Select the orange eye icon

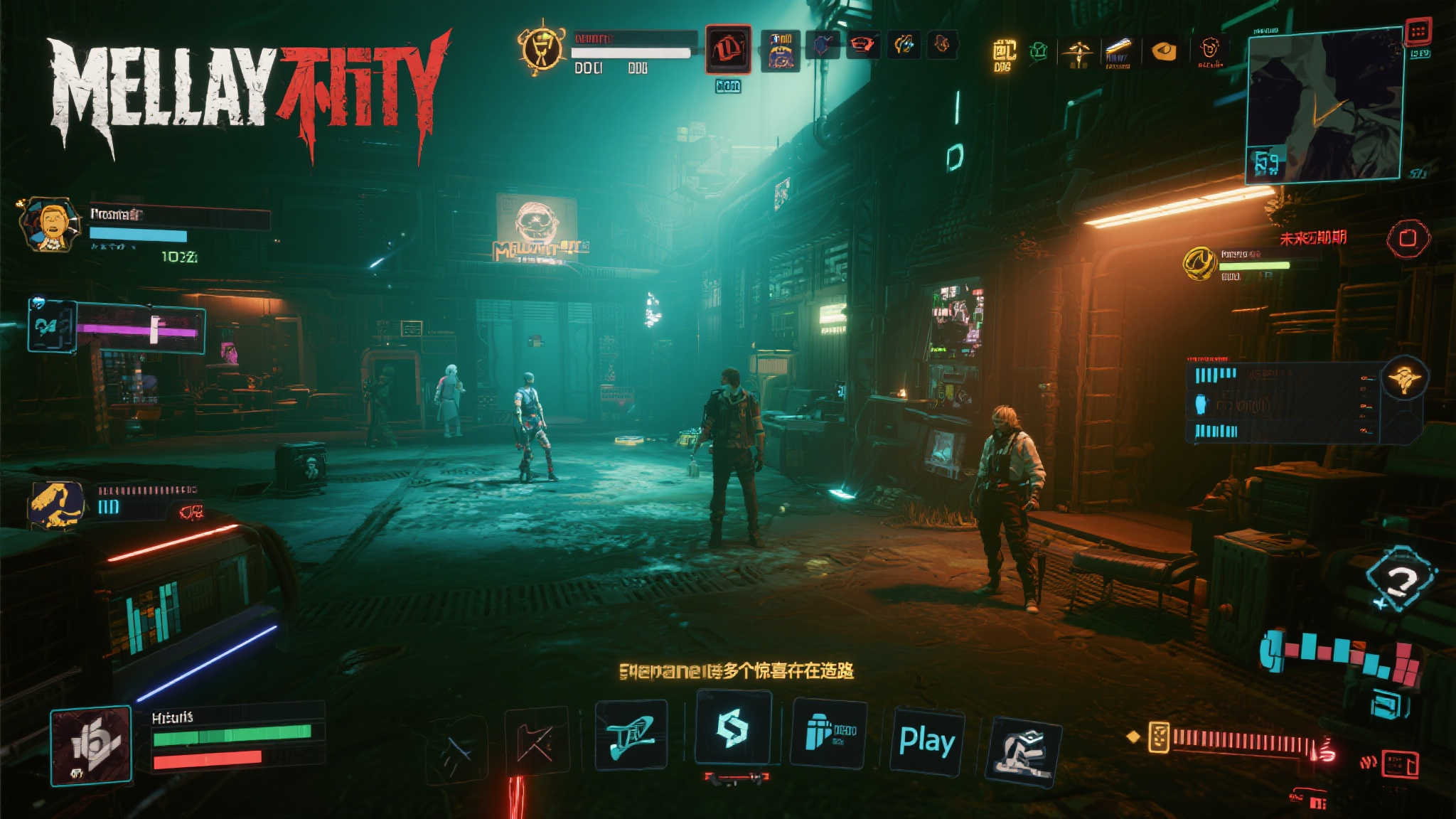click(x=1164, y=51)
